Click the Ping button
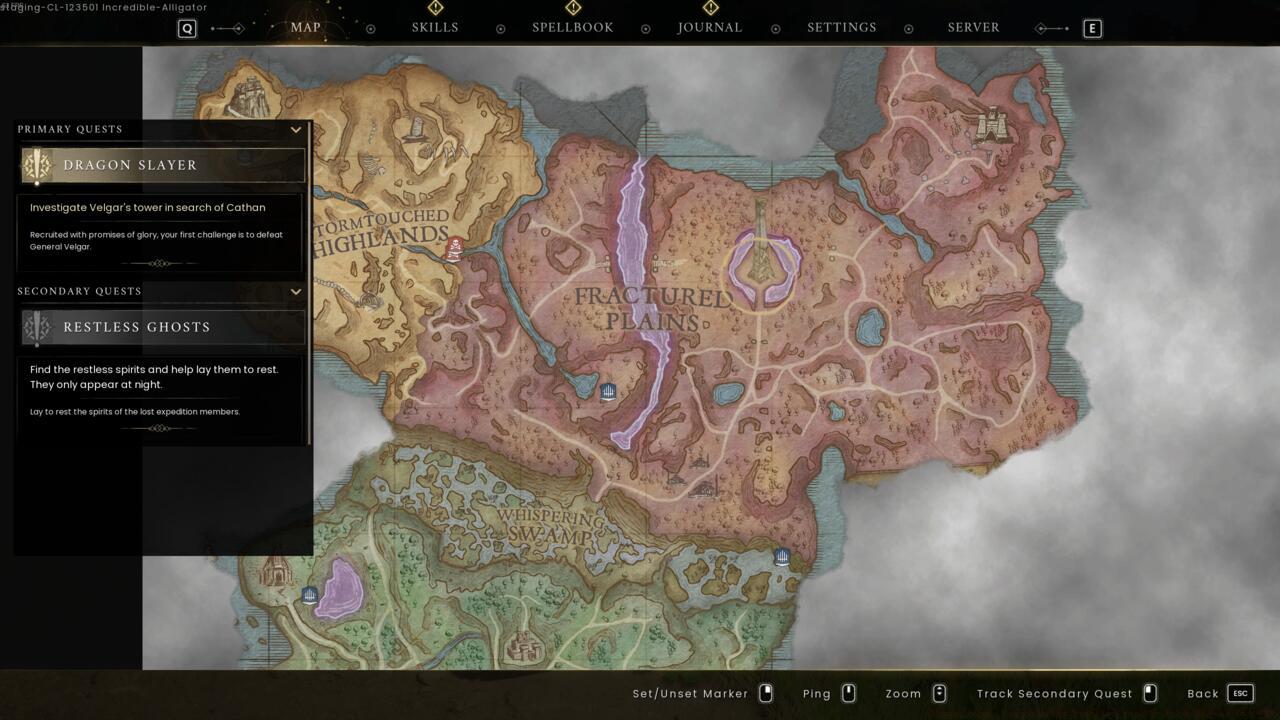 pyautogui.click(x=819, y=692)
